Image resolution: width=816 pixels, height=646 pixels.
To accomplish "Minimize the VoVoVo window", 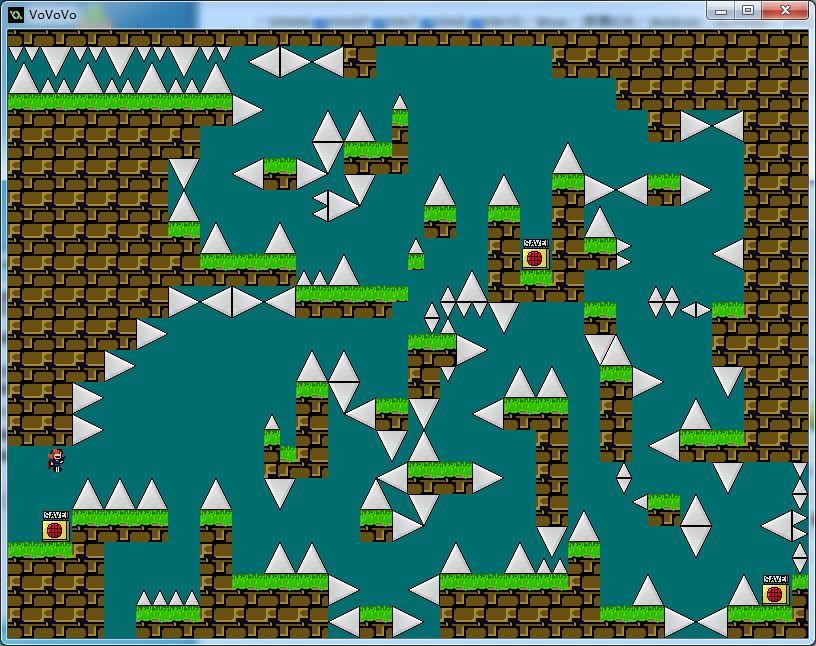I will pos(721,10).
